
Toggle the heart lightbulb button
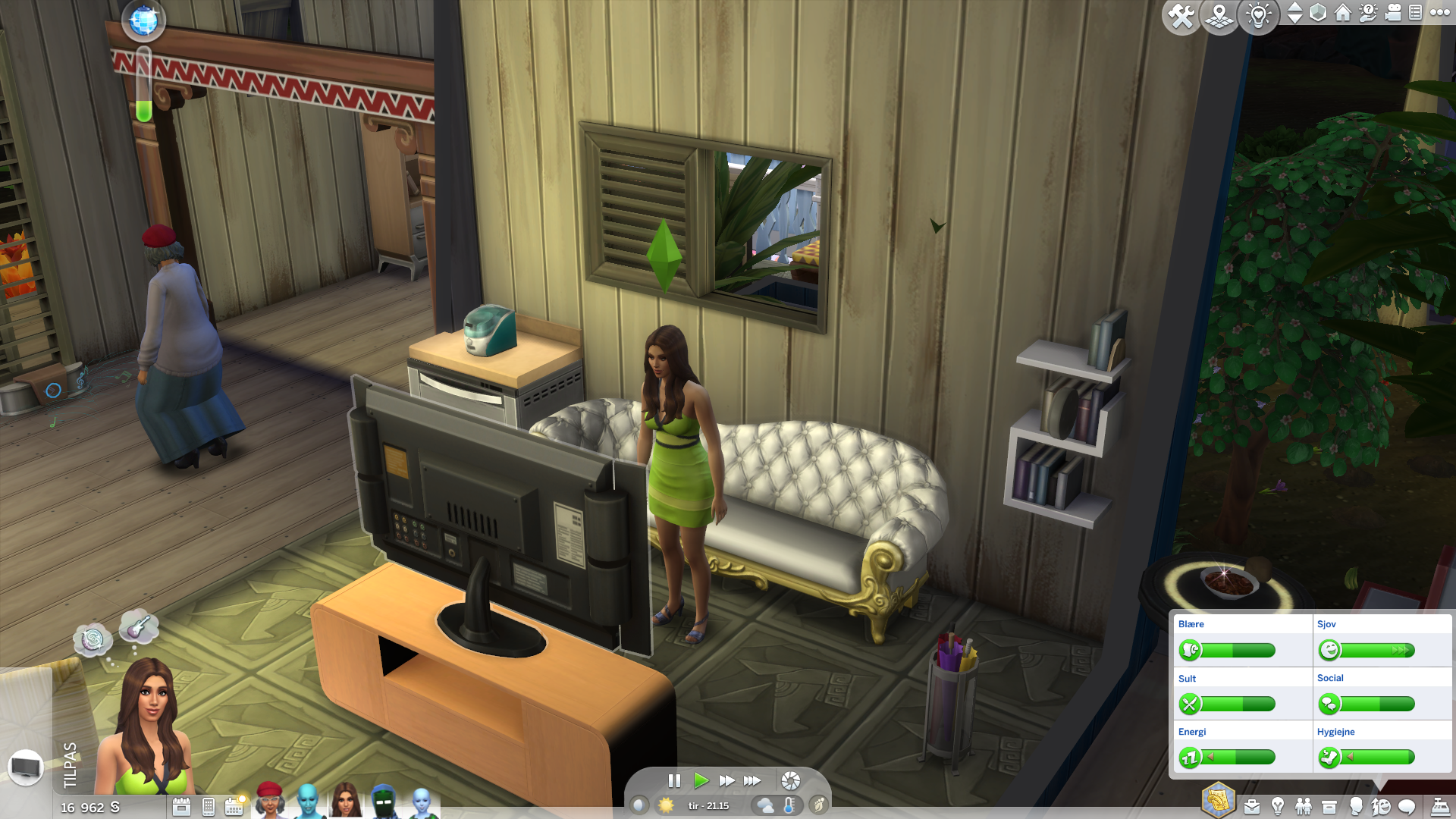click(1258, 15)
